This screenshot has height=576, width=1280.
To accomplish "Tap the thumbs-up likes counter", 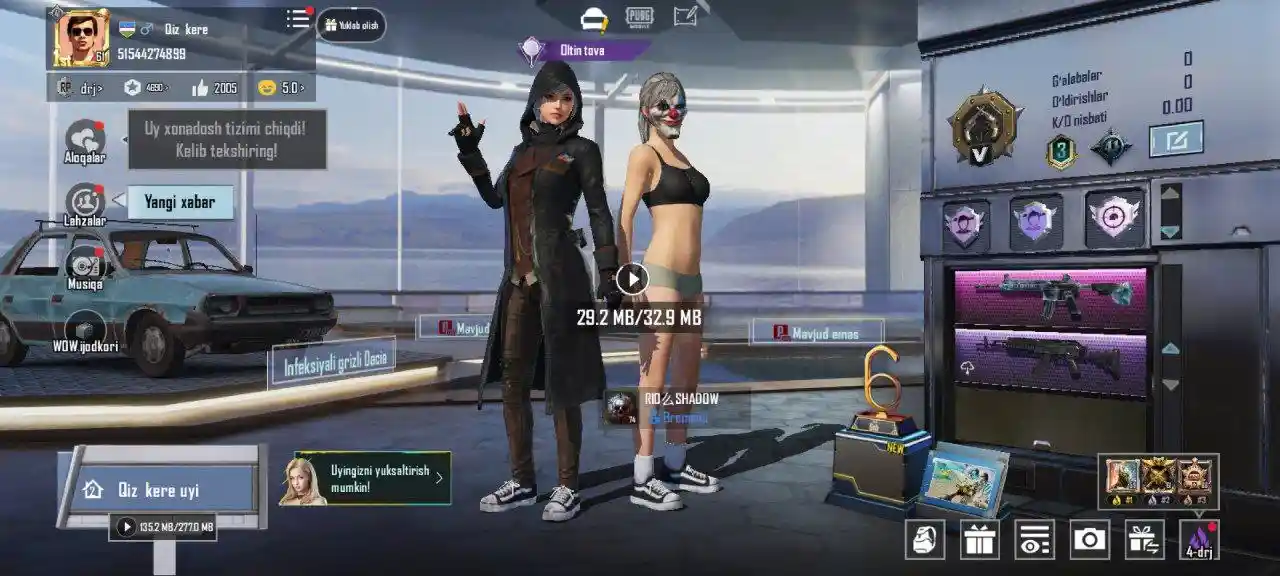I will pyautogui.click(x=214, y=88).
